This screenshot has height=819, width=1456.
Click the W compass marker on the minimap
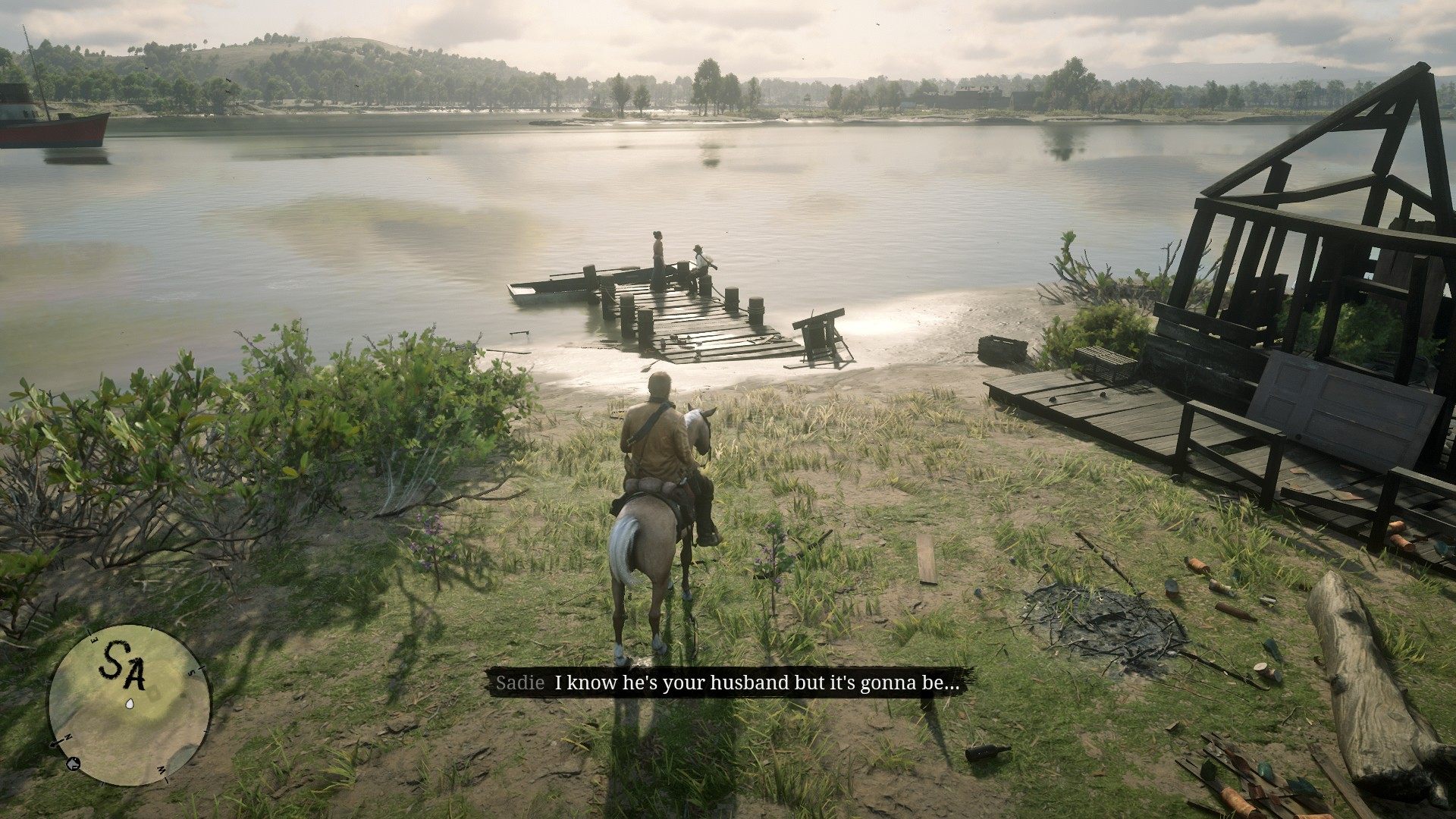point(161,770)
